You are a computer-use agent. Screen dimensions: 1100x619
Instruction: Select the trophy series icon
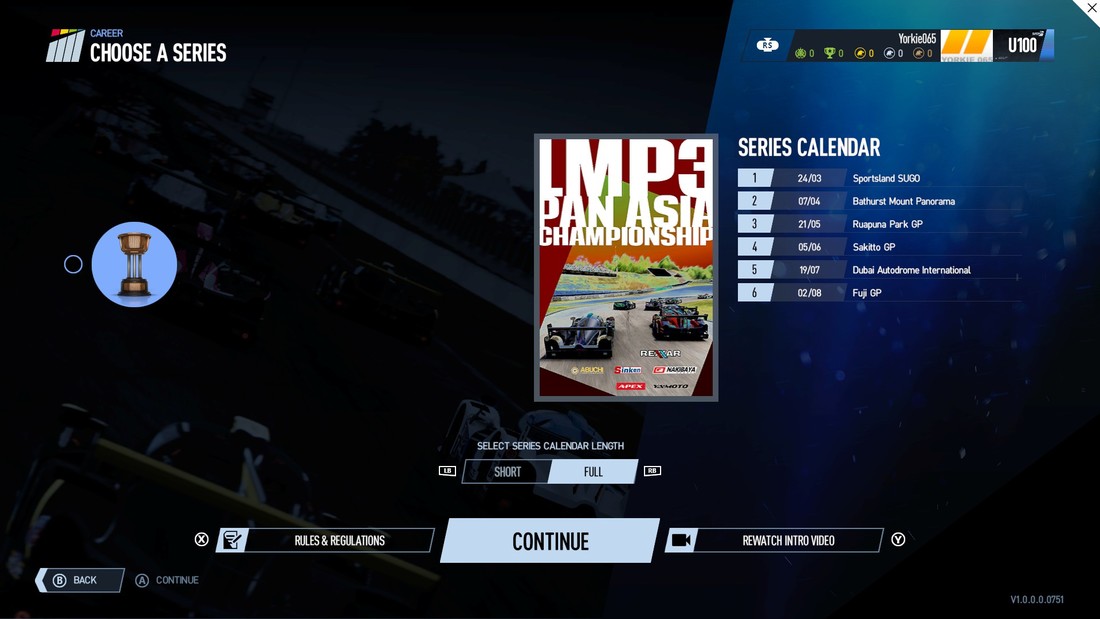click(134, 265)
